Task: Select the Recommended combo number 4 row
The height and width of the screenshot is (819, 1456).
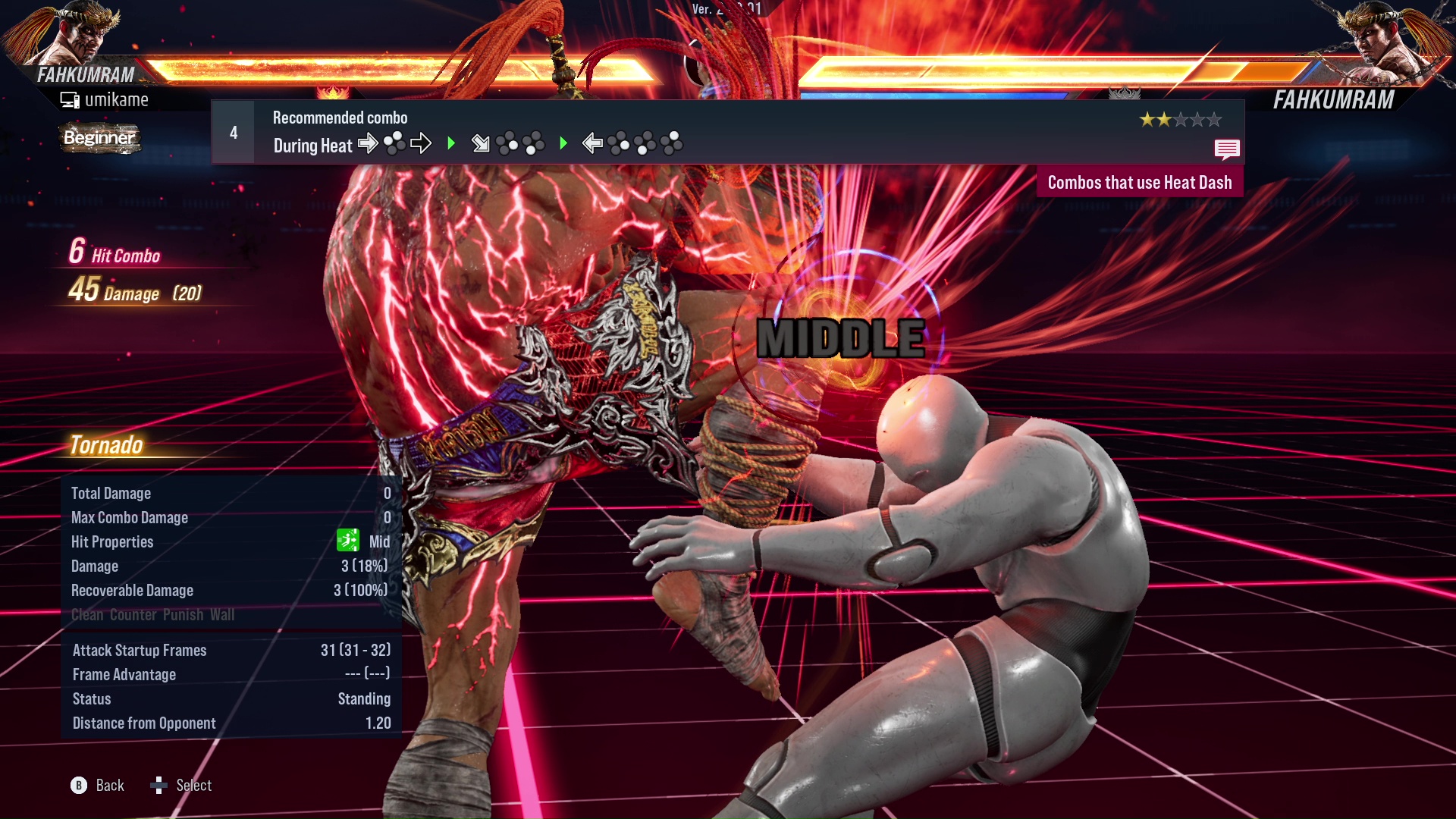Action: point(726,132)
